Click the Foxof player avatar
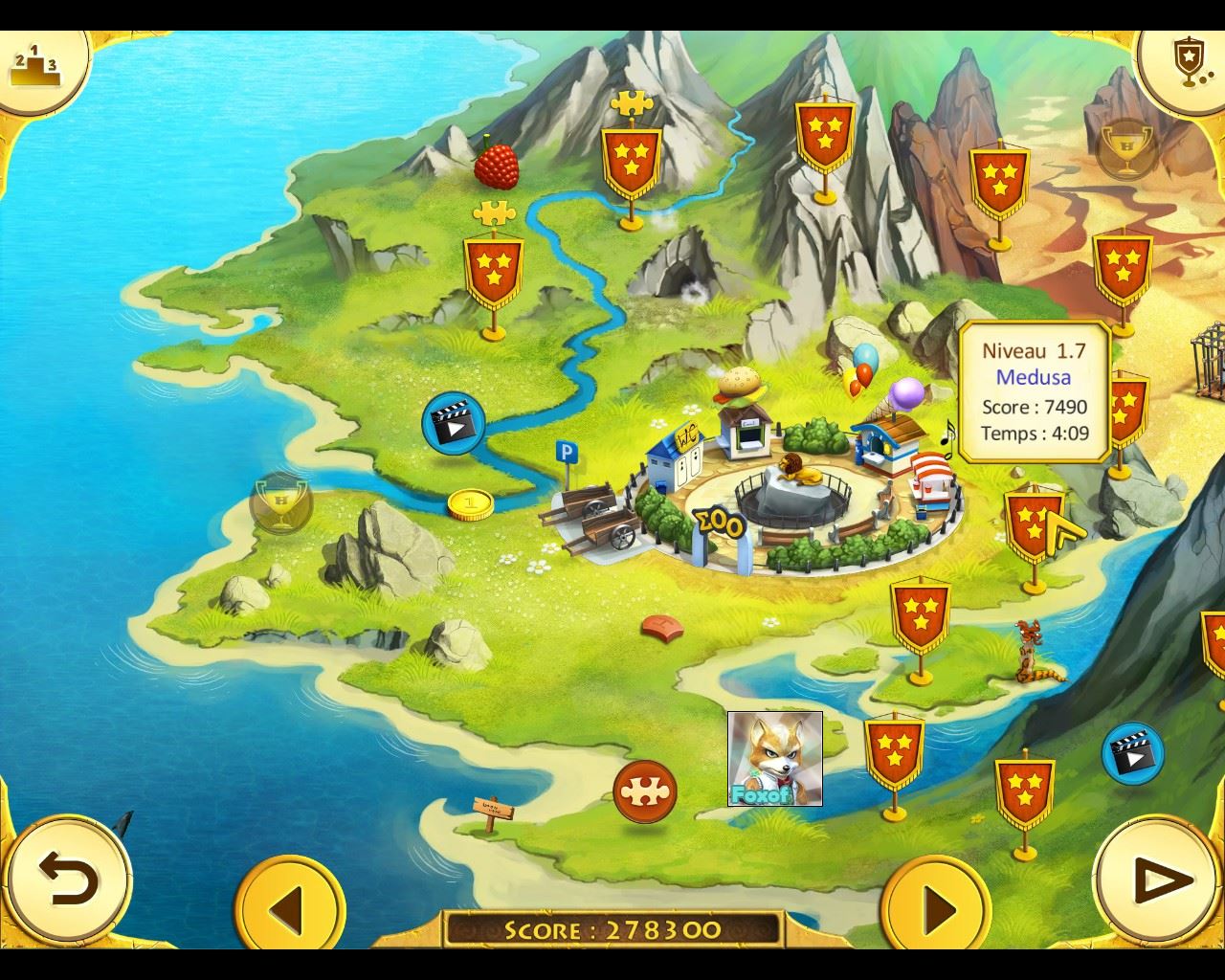Viewport: 1225px width, 980px height. click(774, 759)
